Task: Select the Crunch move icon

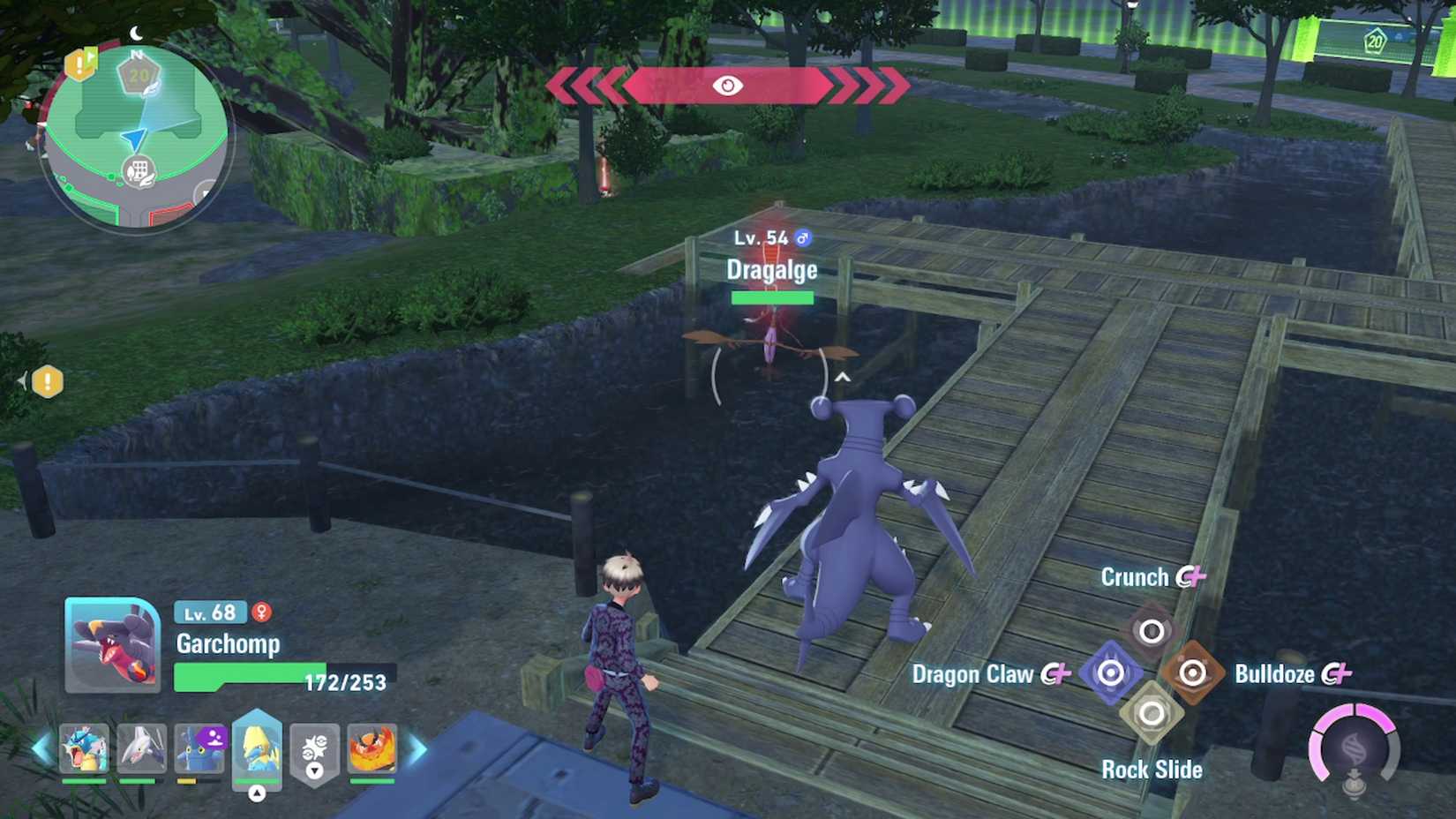Action: tap(1151, 629)
